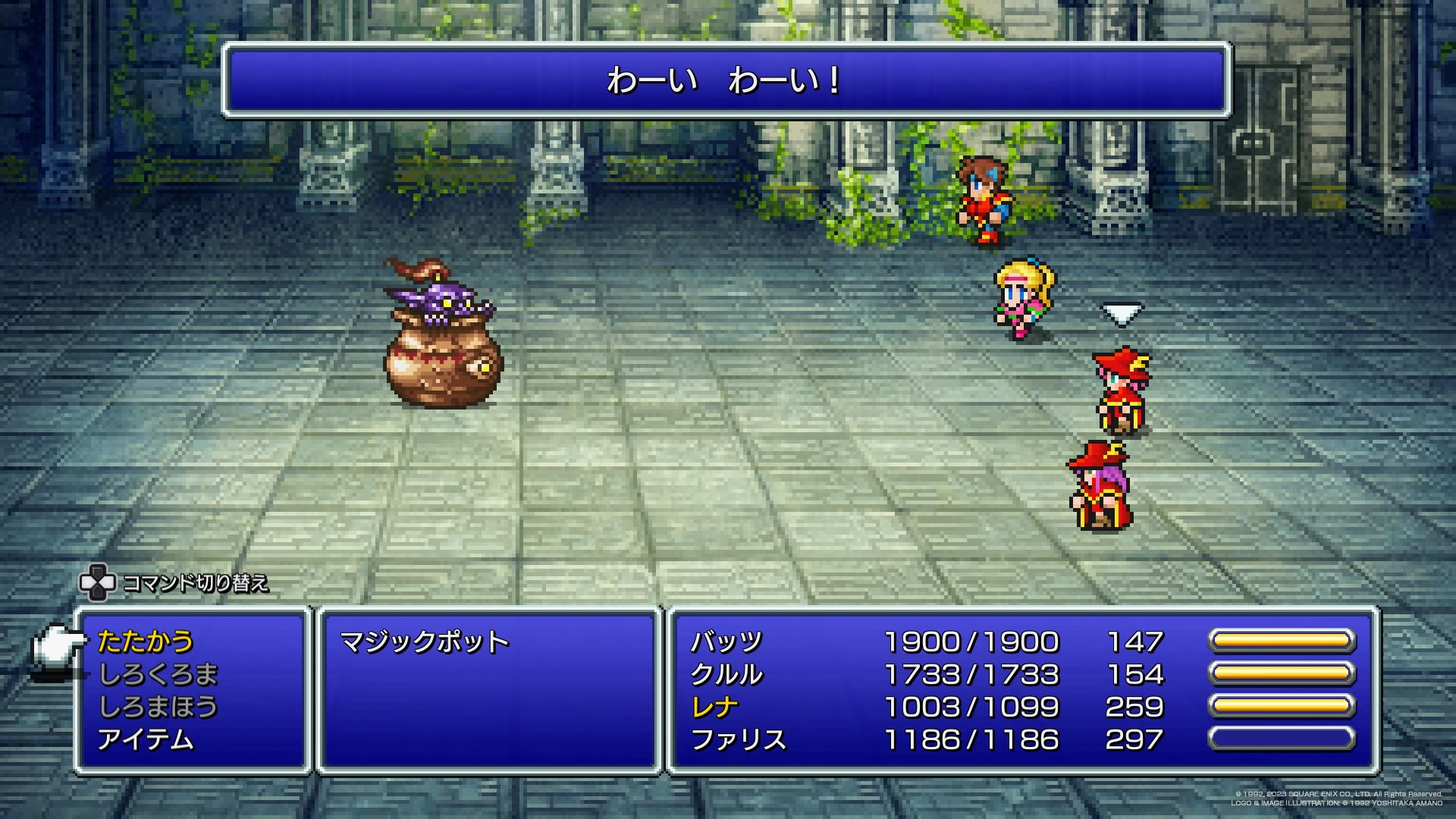
Task: Target the マジックポット enemy name
Action: pyautogui.click(x=424, y=642)
